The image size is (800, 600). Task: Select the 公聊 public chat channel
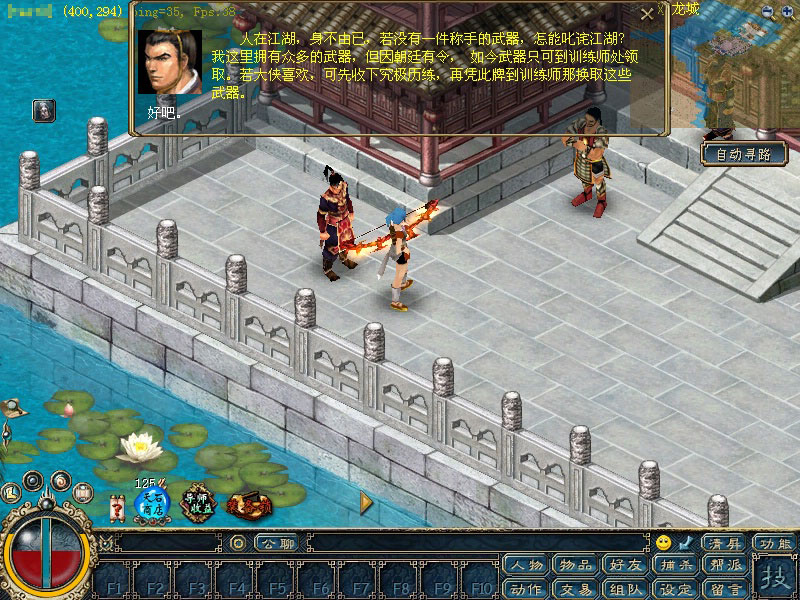point(272,543)
